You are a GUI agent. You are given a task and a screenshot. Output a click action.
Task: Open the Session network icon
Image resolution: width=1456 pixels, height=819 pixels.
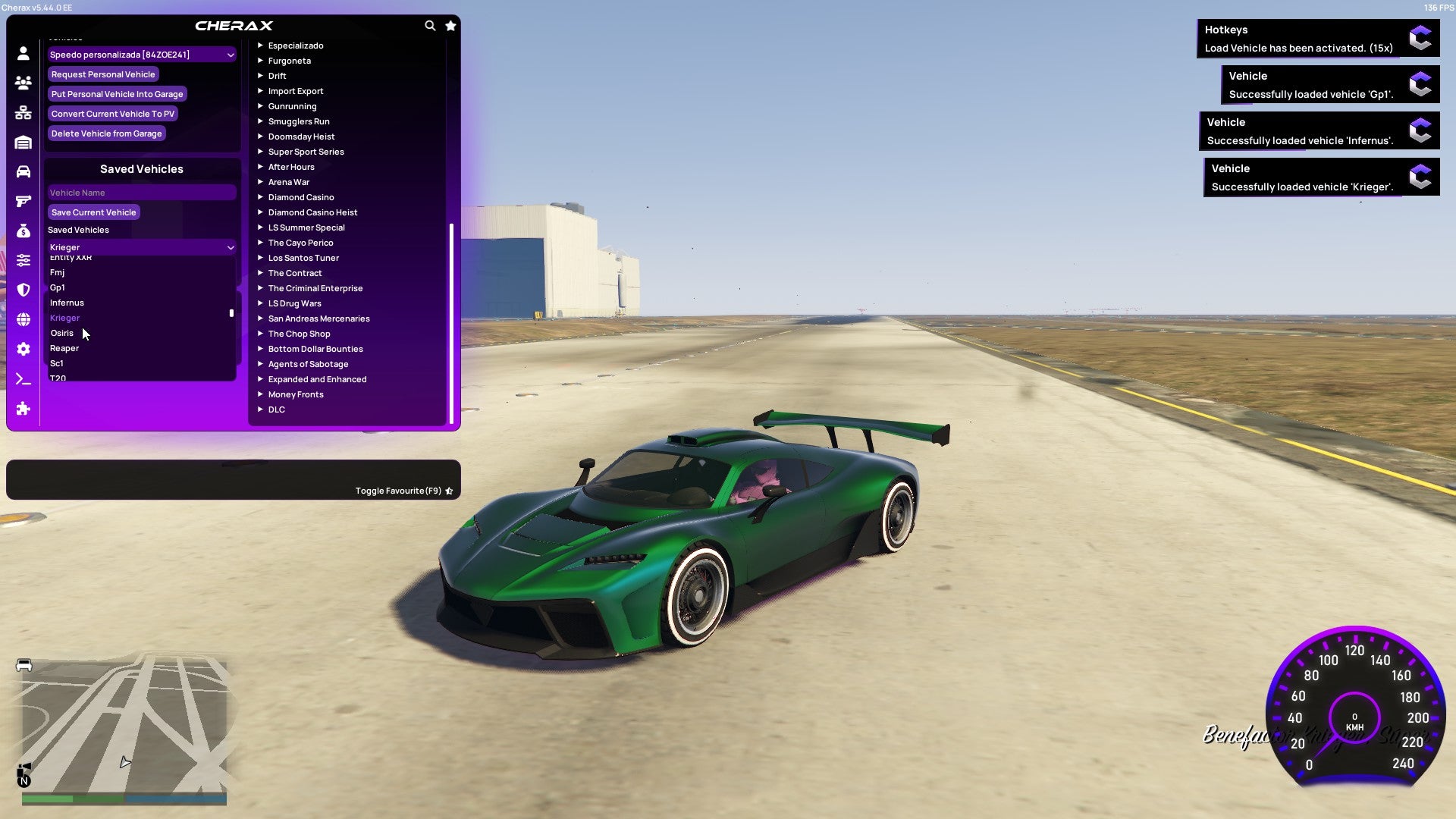click(x=23, y=112)
